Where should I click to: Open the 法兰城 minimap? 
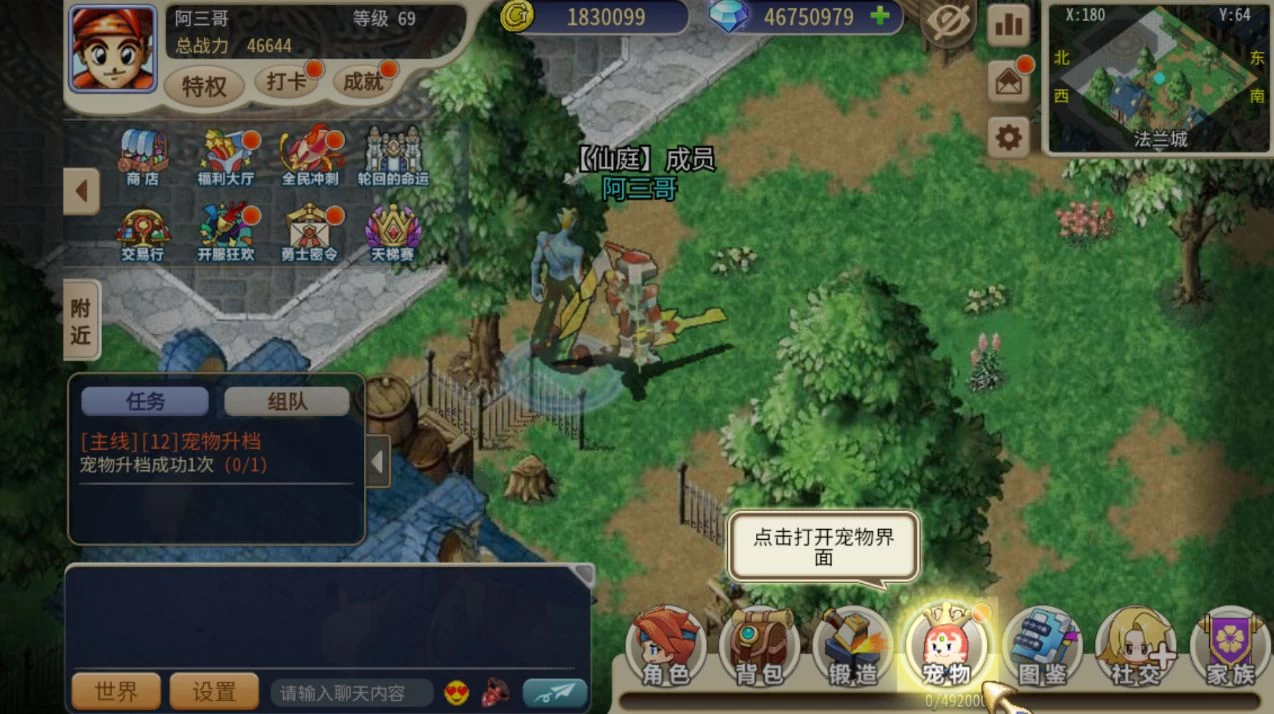(1158, 78)
